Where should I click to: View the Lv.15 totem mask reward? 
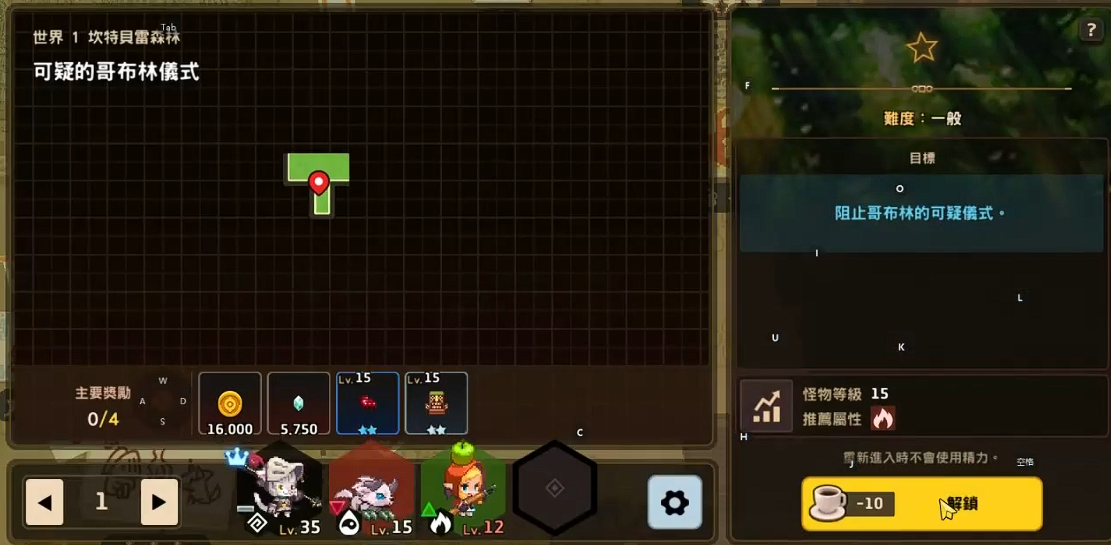point(437,404)
